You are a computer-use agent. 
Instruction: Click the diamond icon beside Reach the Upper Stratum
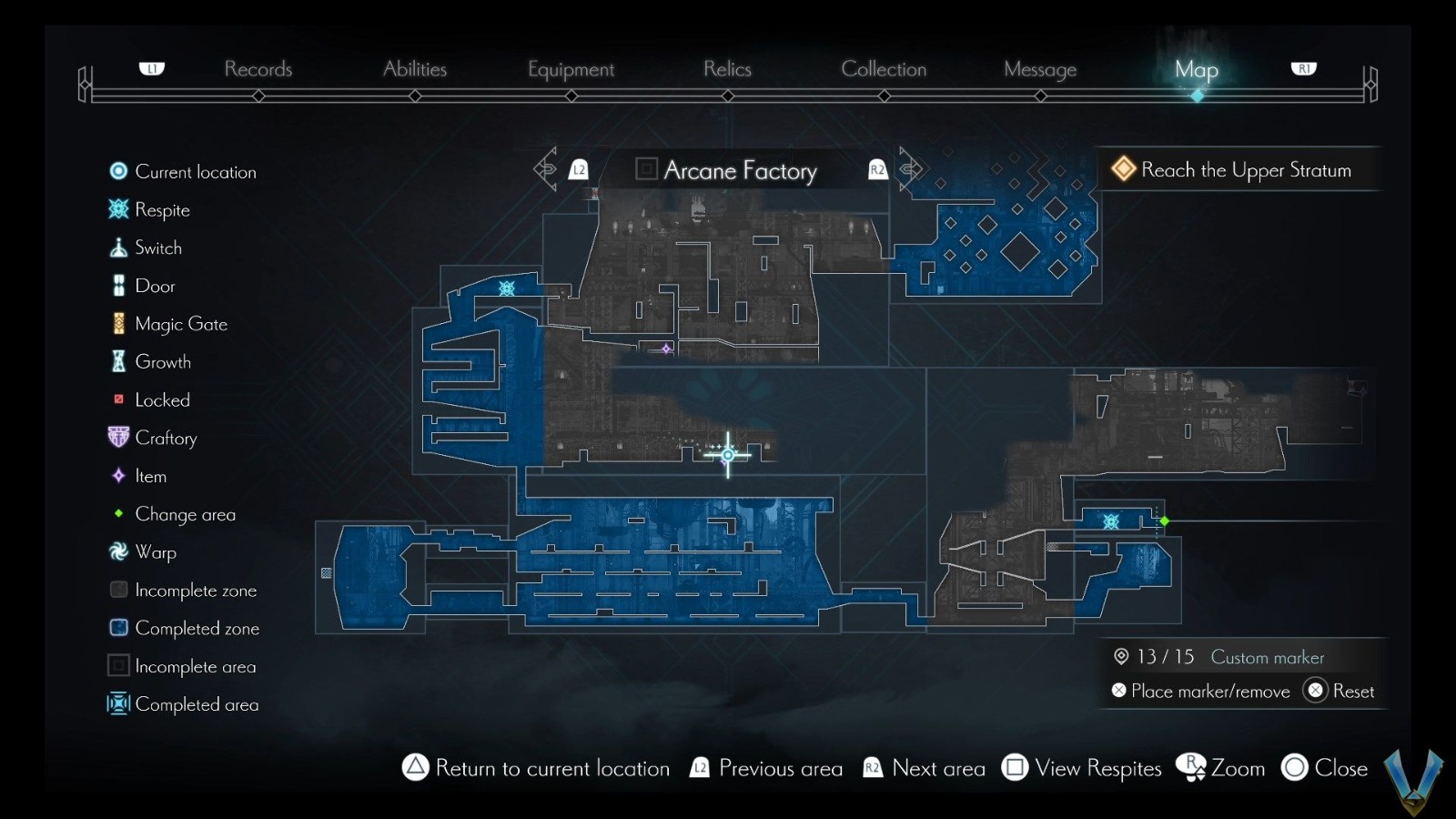[x=1124, y=169]
